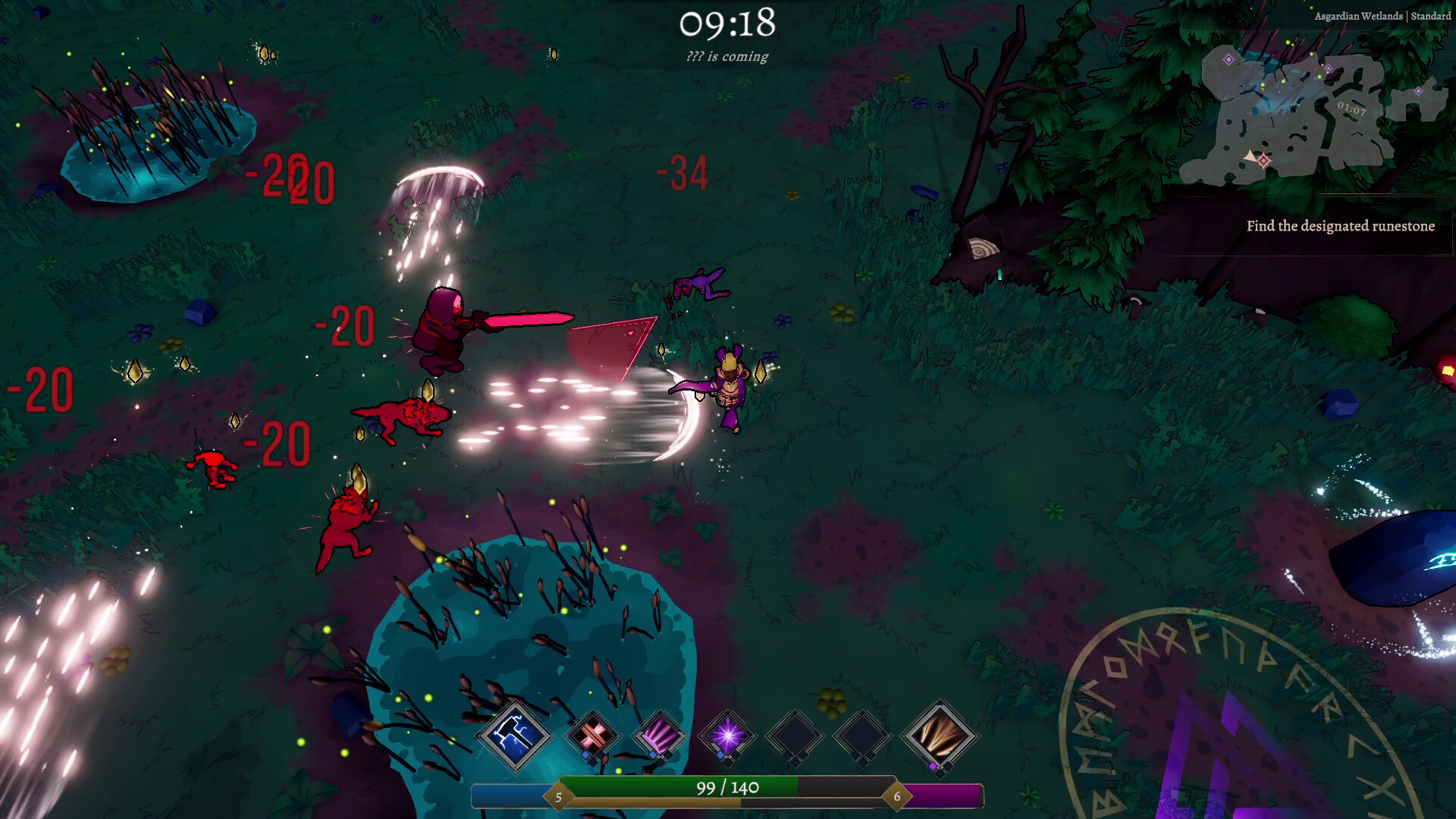
Task: Toggle the blue marker under the starburst ability
Action: 719,755
